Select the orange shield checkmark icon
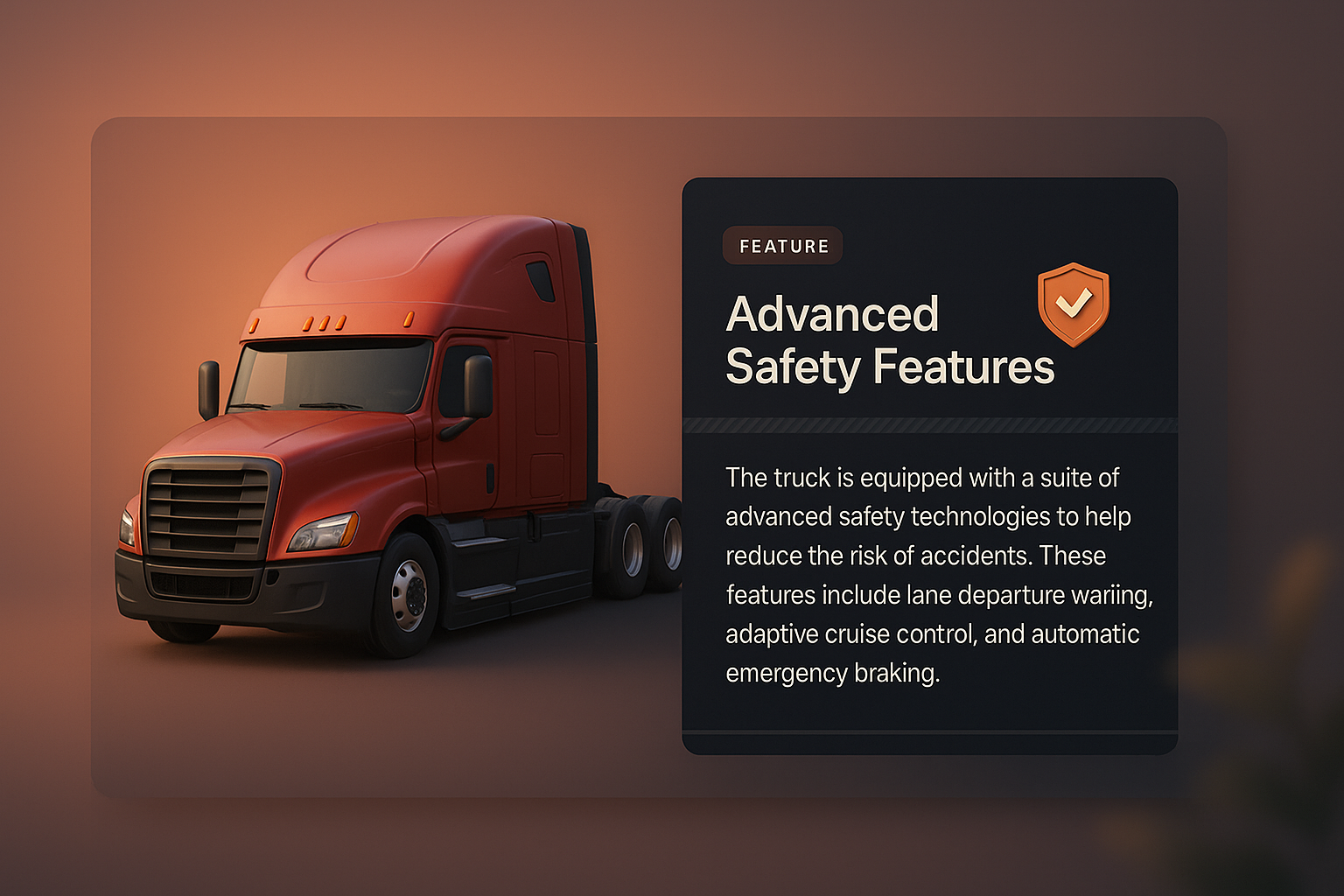 pos(1074,304)
